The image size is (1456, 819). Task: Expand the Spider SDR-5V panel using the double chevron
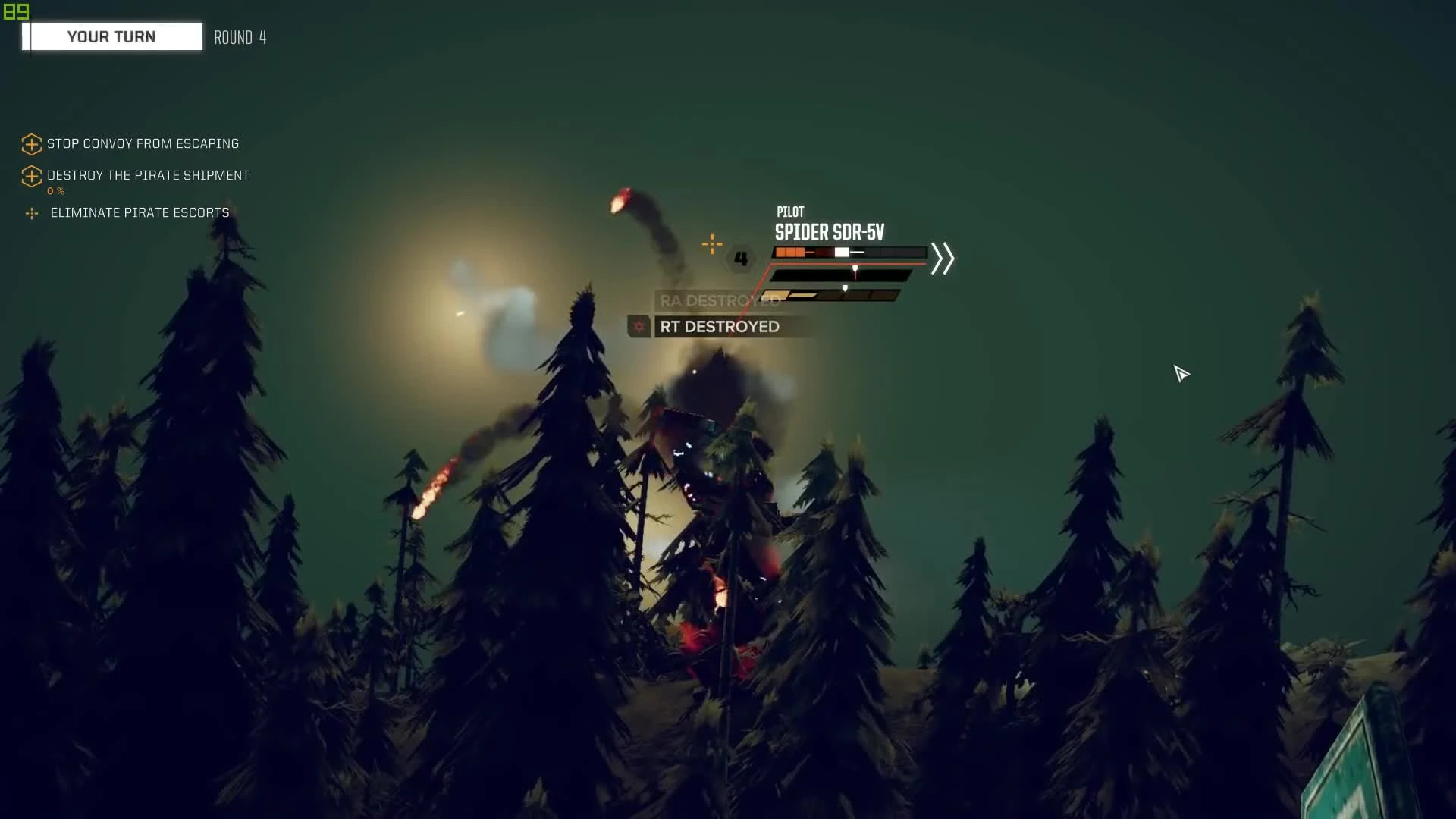click(x=943, y=259)
